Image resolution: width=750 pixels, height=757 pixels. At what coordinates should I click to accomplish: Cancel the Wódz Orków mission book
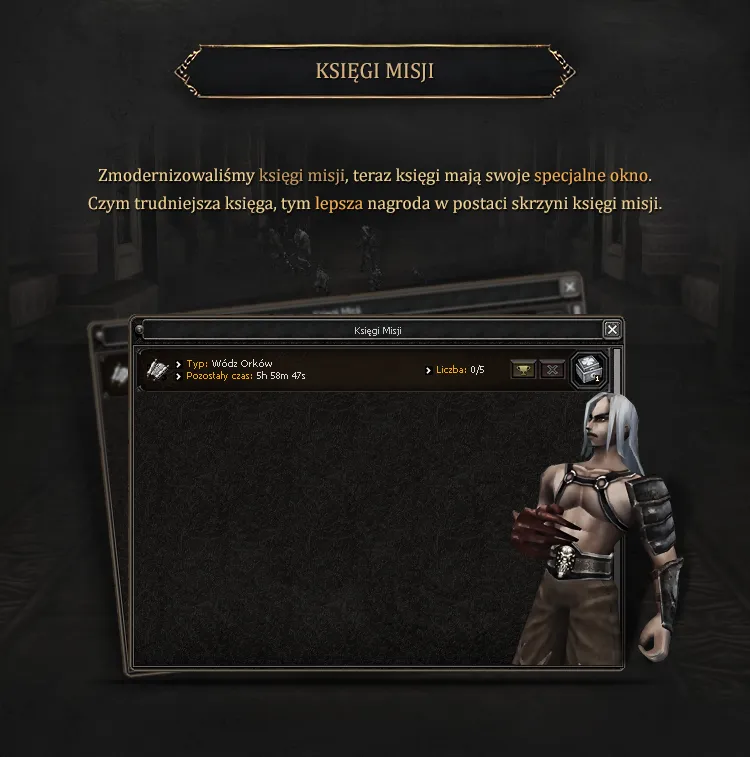(x=552, y=370)
